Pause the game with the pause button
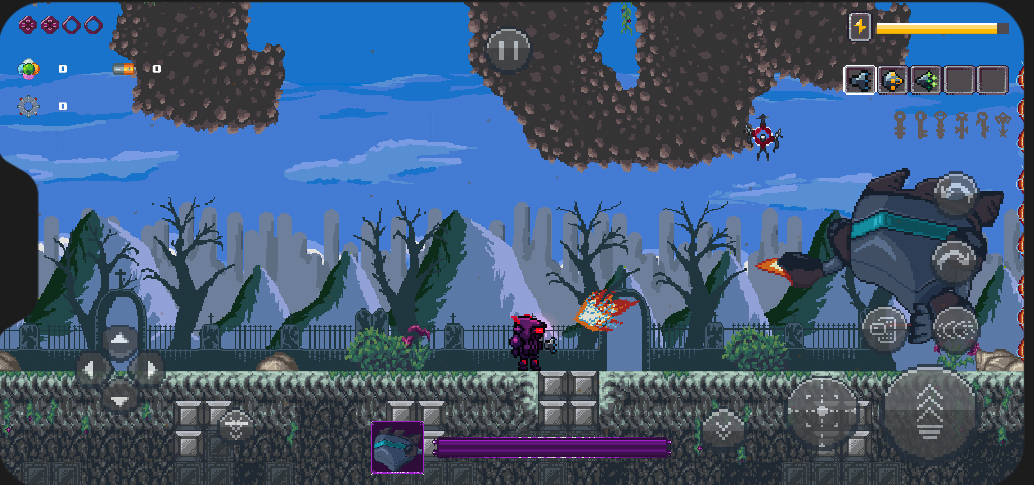Viewport: 1034px width, 485px height. click(x=508, y=48)
